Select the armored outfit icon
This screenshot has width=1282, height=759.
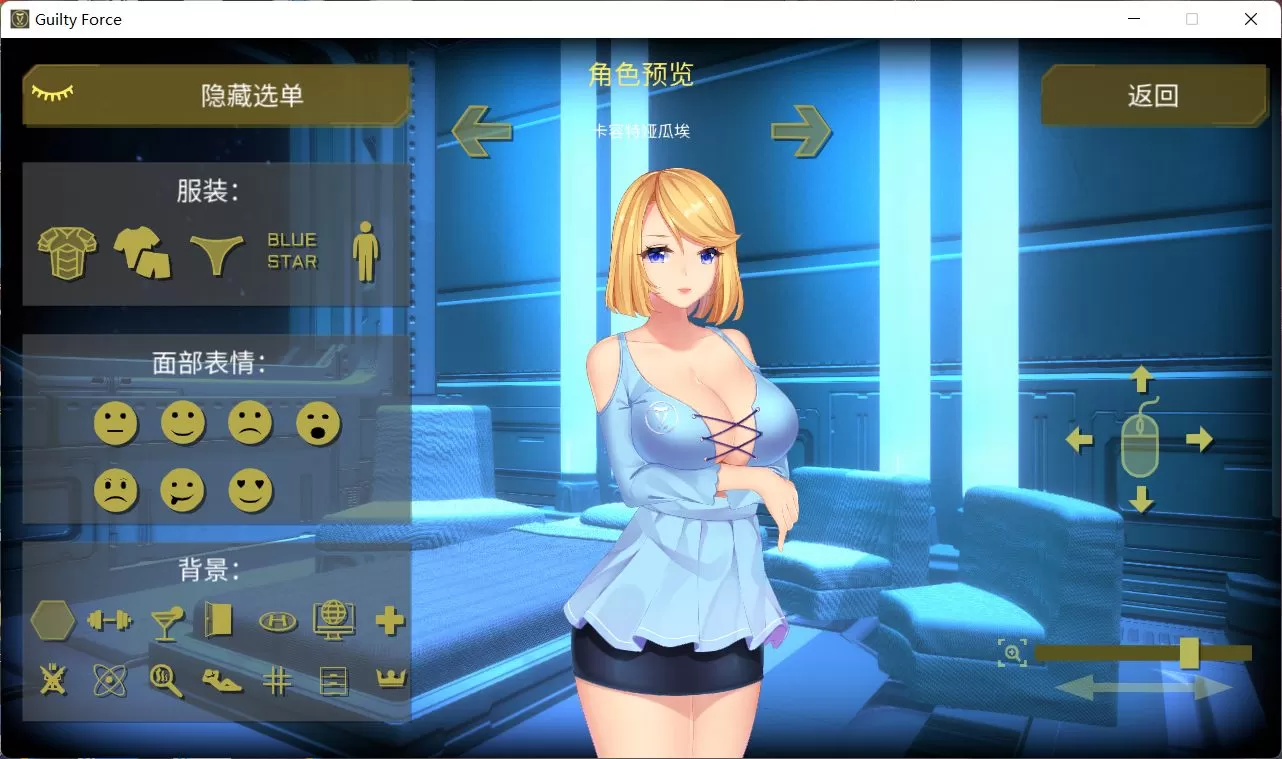point(66,251)
